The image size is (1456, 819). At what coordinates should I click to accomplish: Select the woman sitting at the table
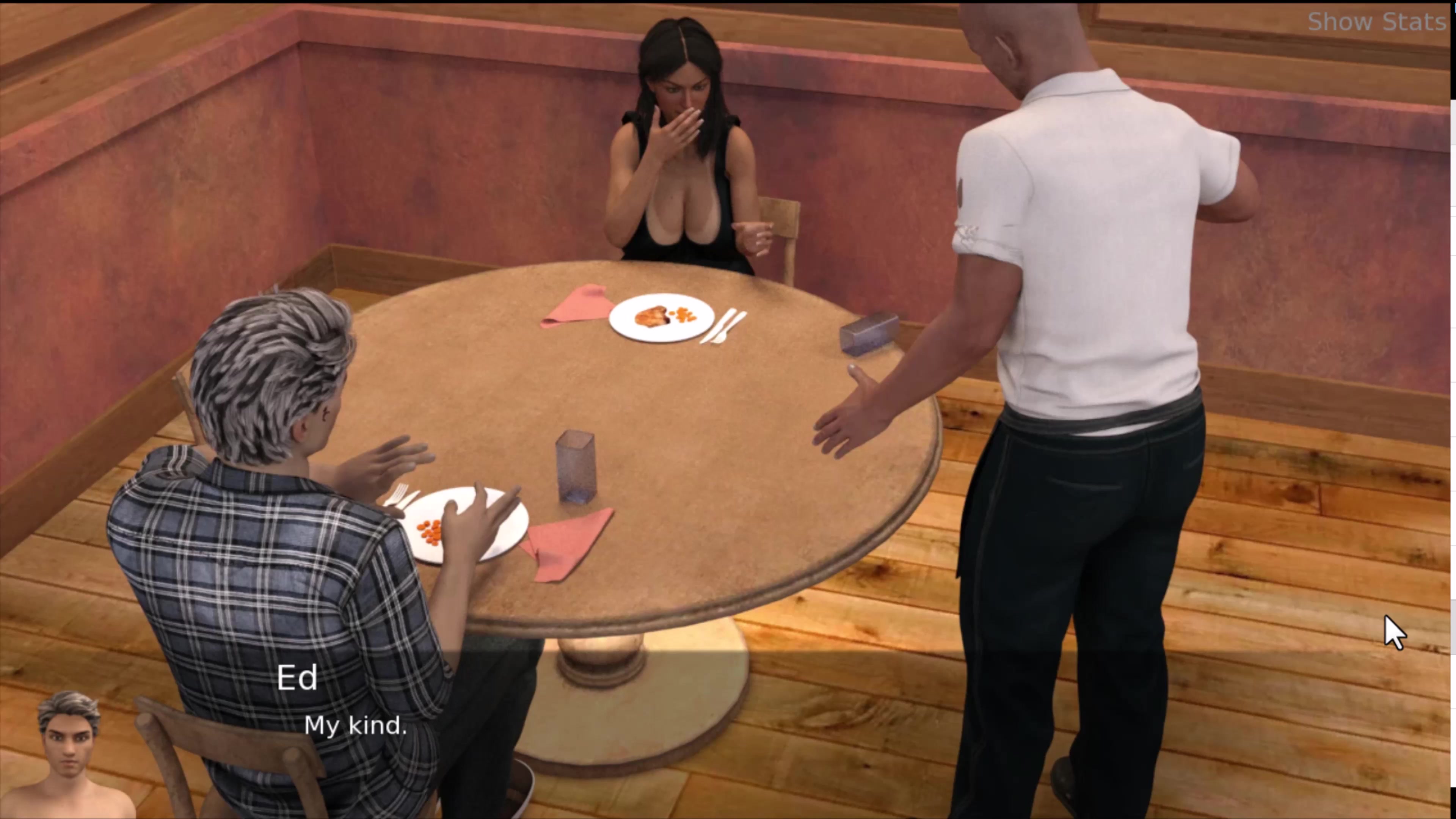pos(678,158)
